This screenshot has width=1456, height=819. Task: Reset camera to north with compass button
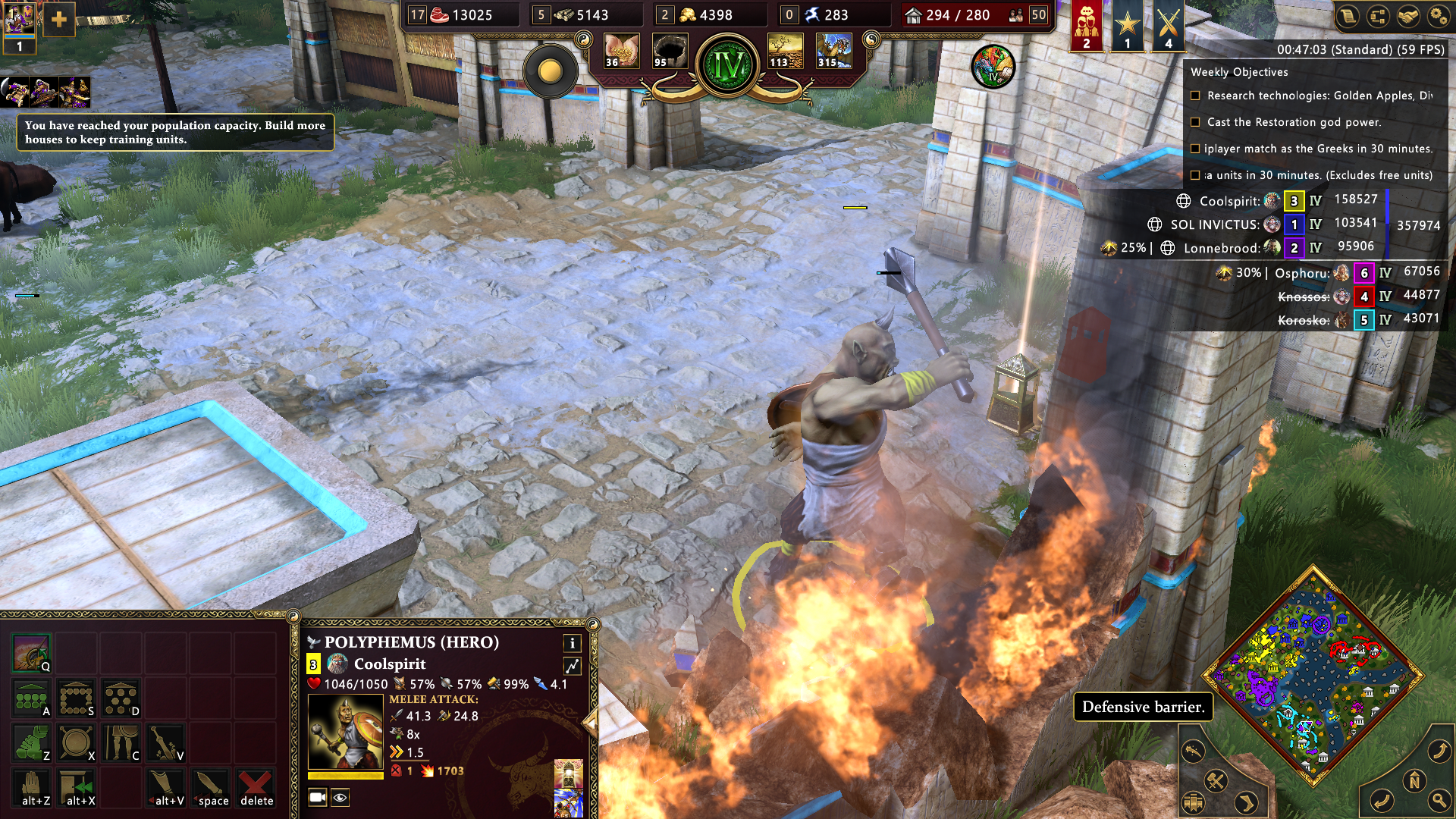coord(1414,780)
